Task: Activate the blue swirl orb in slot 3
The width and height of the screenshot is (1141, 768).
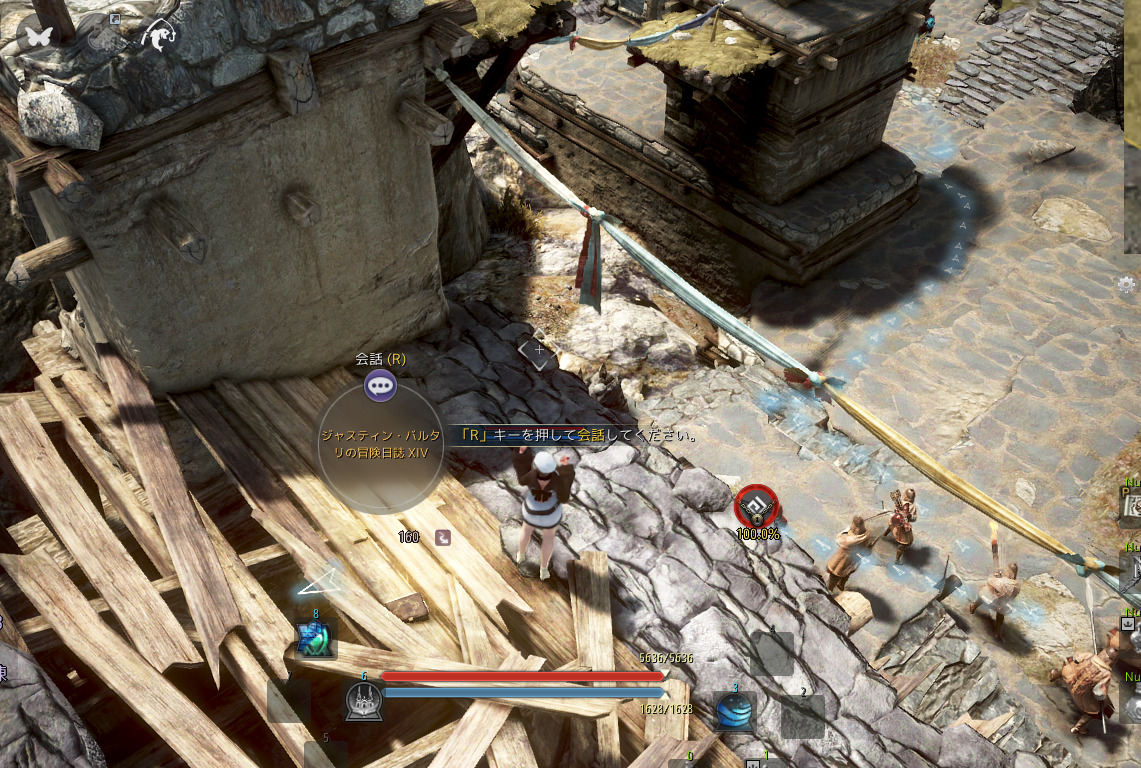Action: (735, 710)
